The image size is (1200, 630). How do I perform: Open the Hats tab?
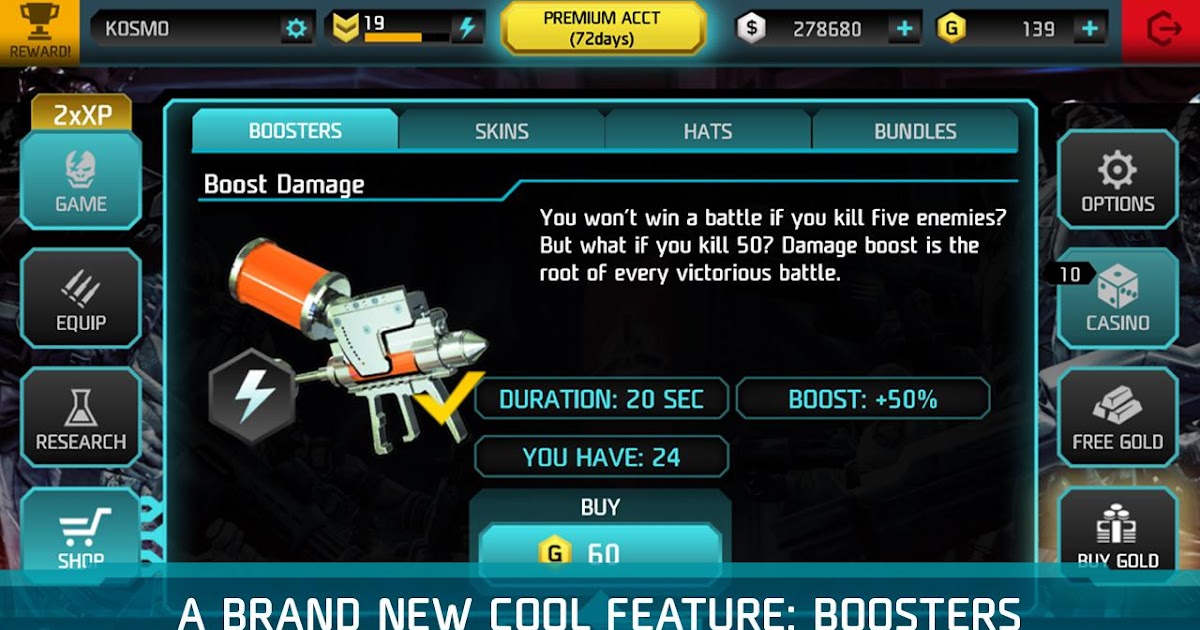(x=708, y=131)
